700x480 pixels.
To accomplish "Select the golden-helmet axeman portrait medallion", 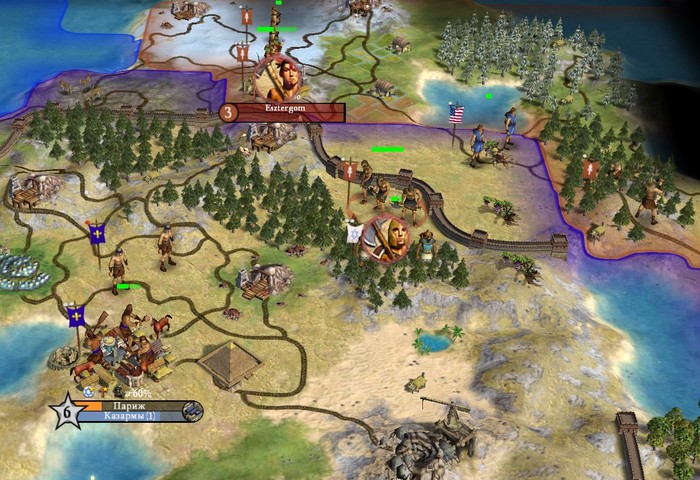I will pyautogui.click(x=386, y=237).
